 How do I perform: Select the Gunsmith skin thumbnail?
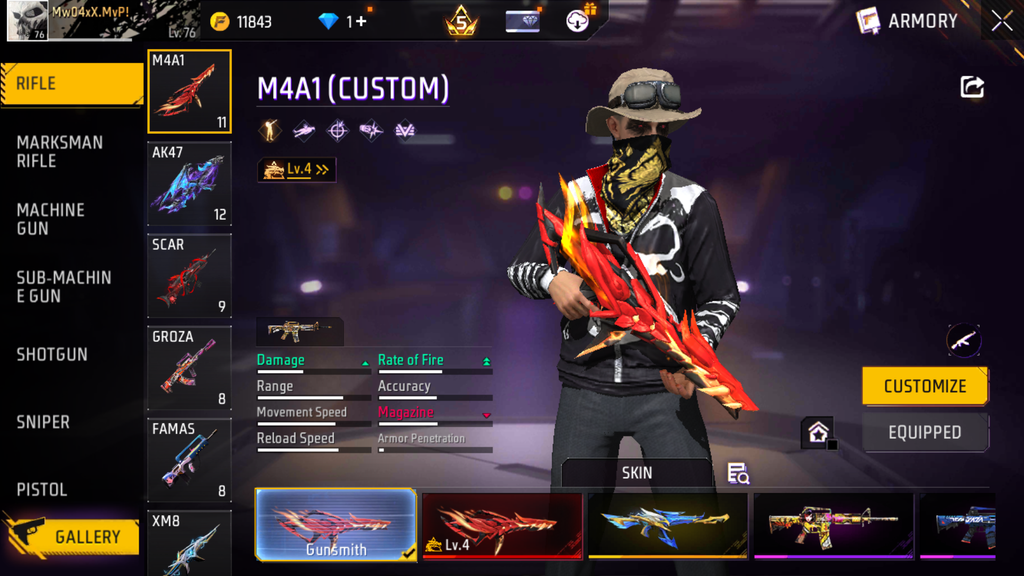pyautogui.click(x=336, y=525)
